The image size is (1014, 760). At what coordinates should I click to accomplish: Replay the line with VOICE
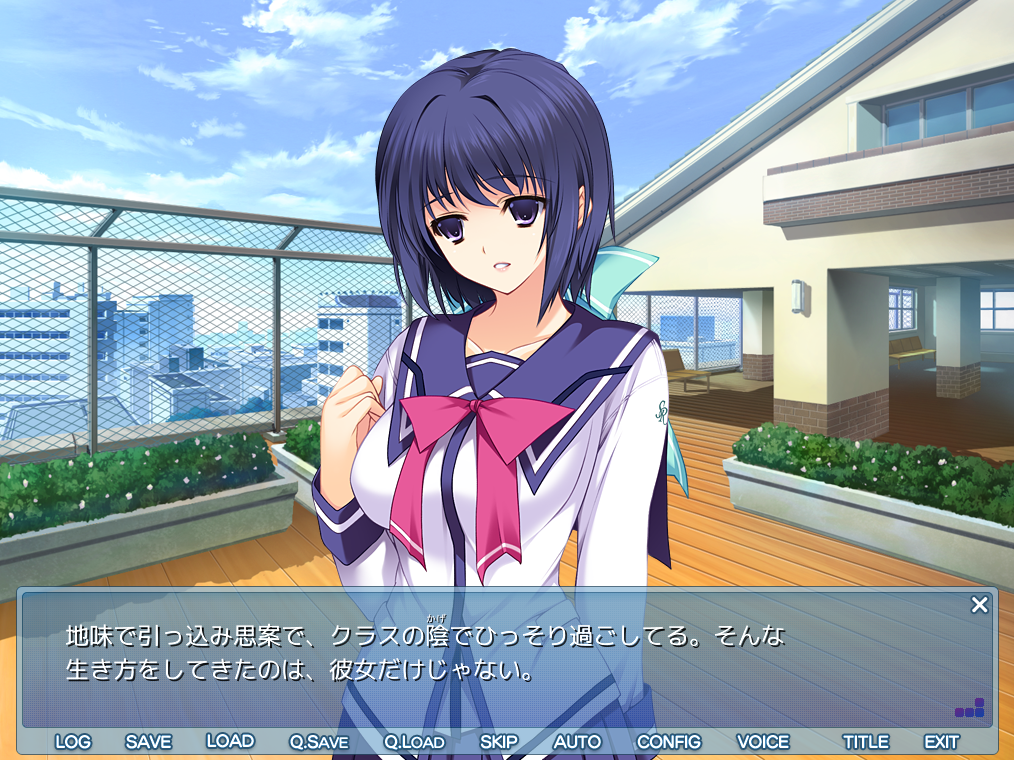pyautogui.click(x=763, y=742)
